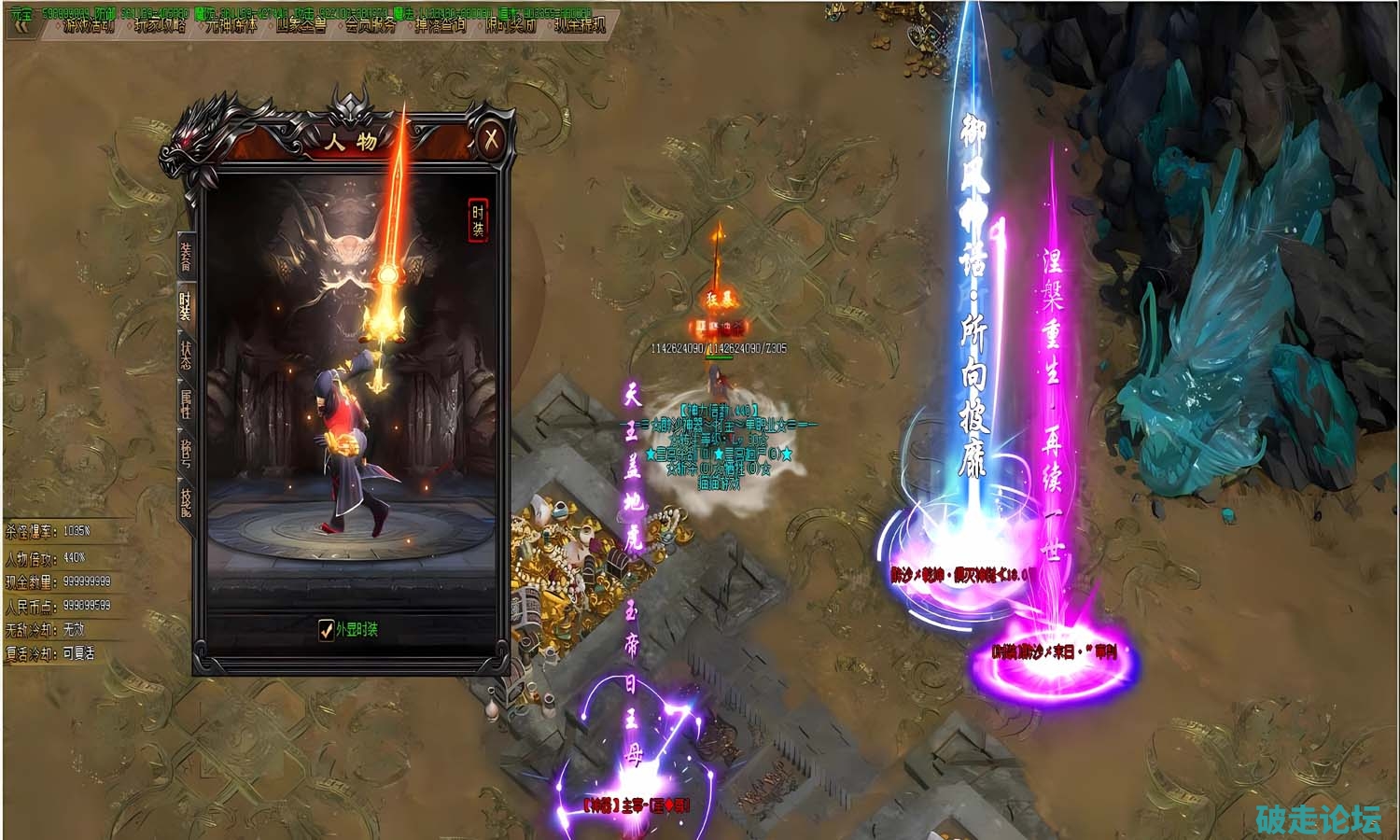Screen dimensions: 1400x840
Task: Close the 人物 character panel
Action: 491,140
